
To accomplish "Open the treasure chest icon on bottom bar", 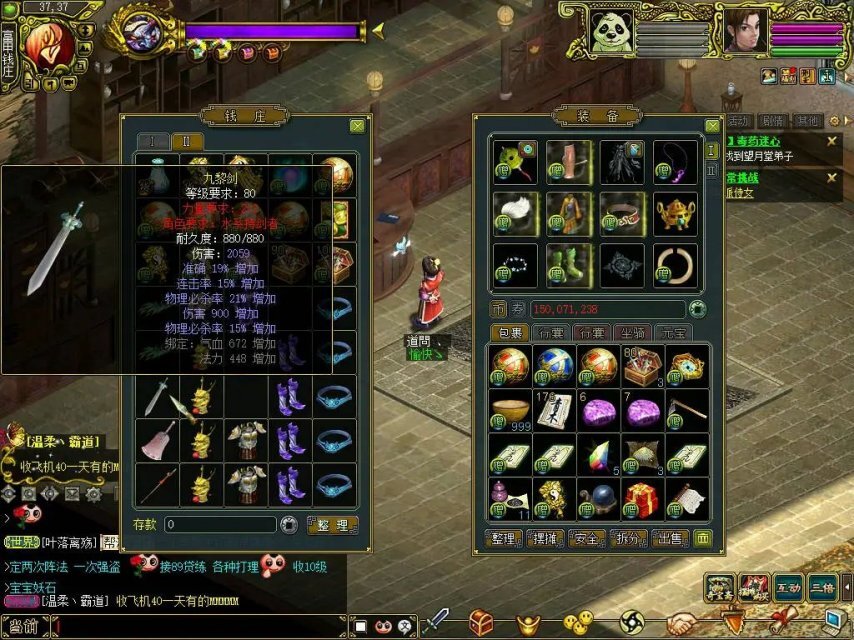I will pos(482,622).
